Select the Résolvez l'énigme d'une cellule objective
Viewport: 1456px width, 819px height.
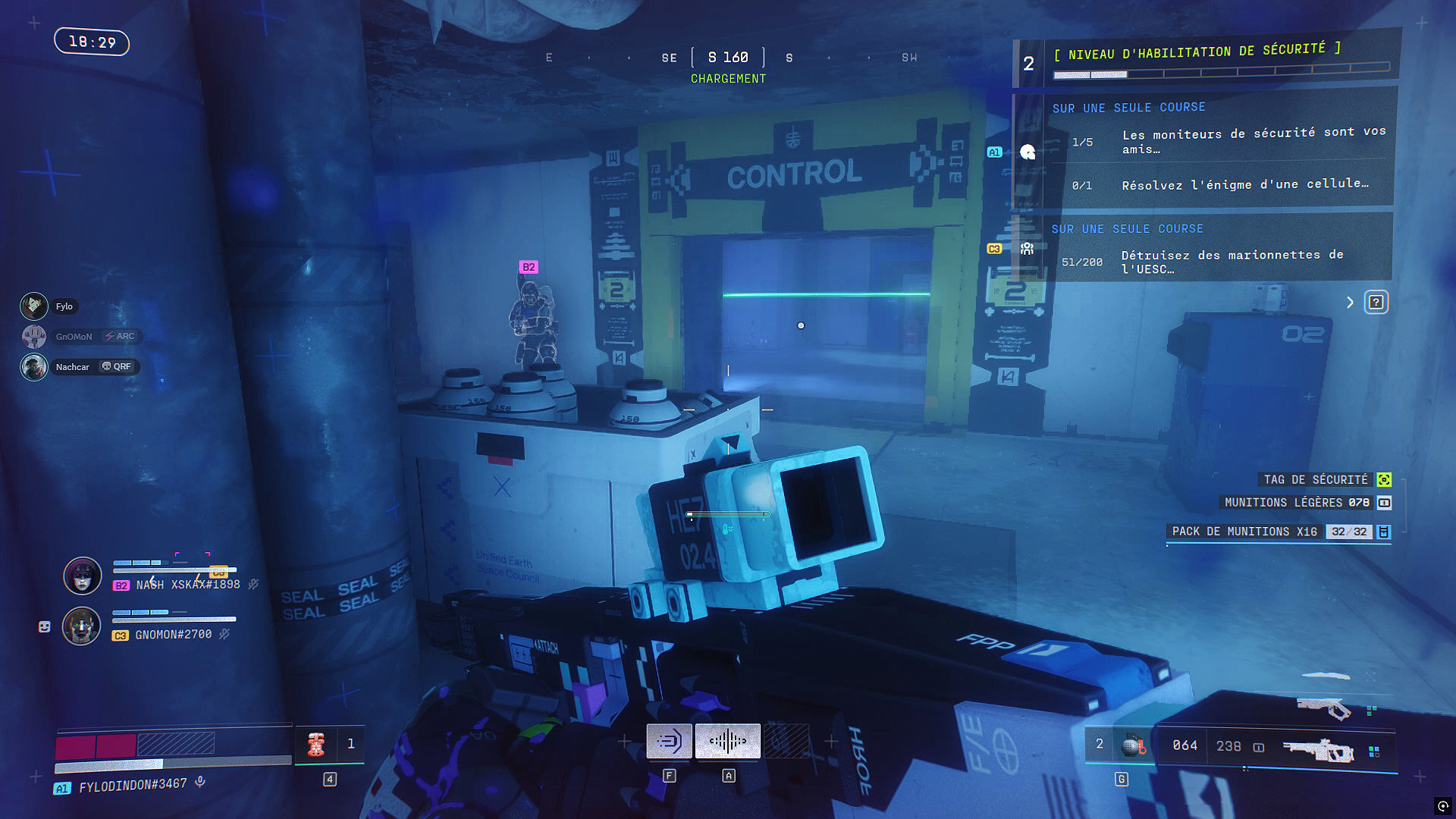[x=1245, y=184]
